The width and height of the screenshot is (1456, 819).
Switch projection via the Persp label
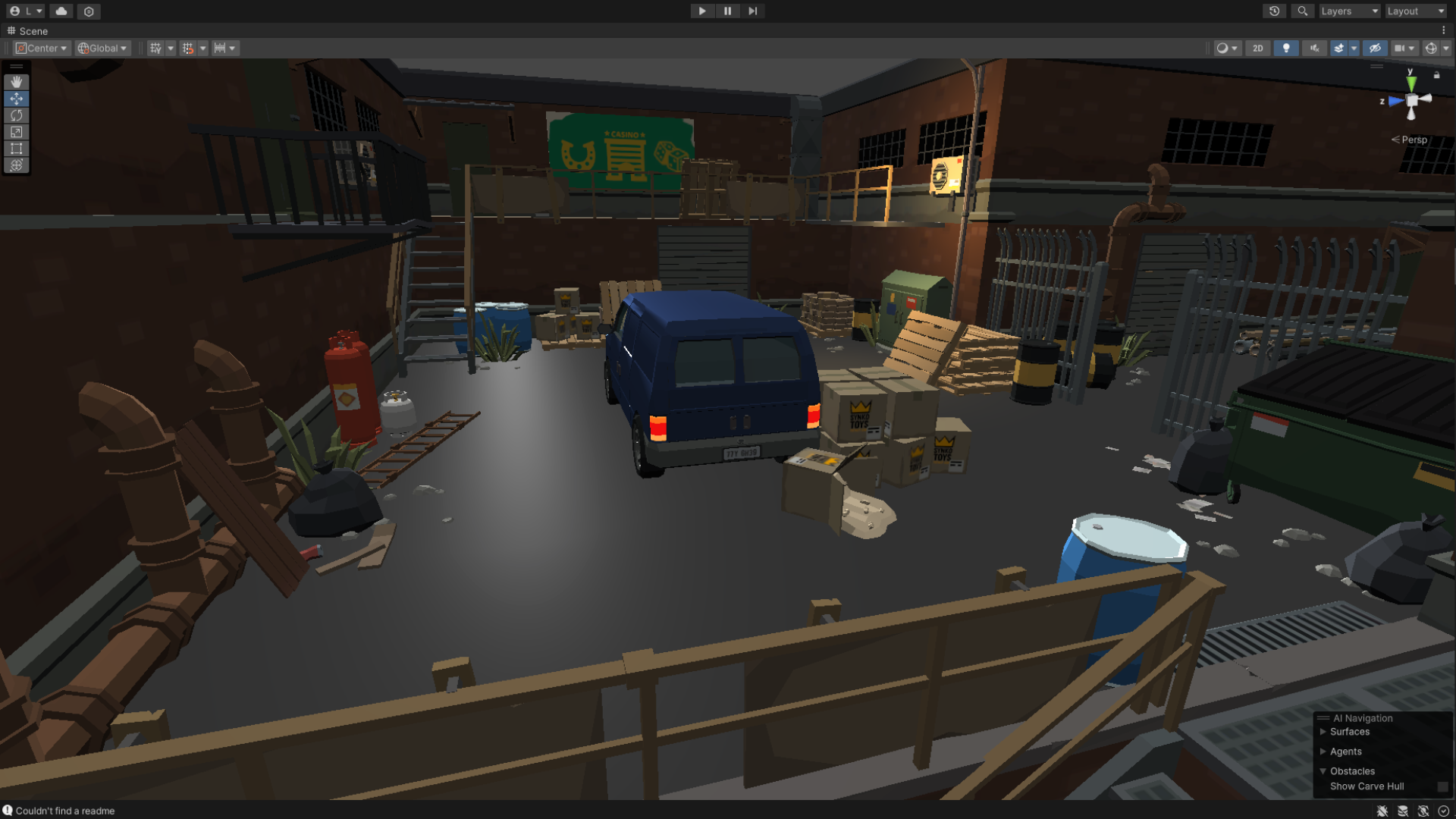click(1414, 140)
